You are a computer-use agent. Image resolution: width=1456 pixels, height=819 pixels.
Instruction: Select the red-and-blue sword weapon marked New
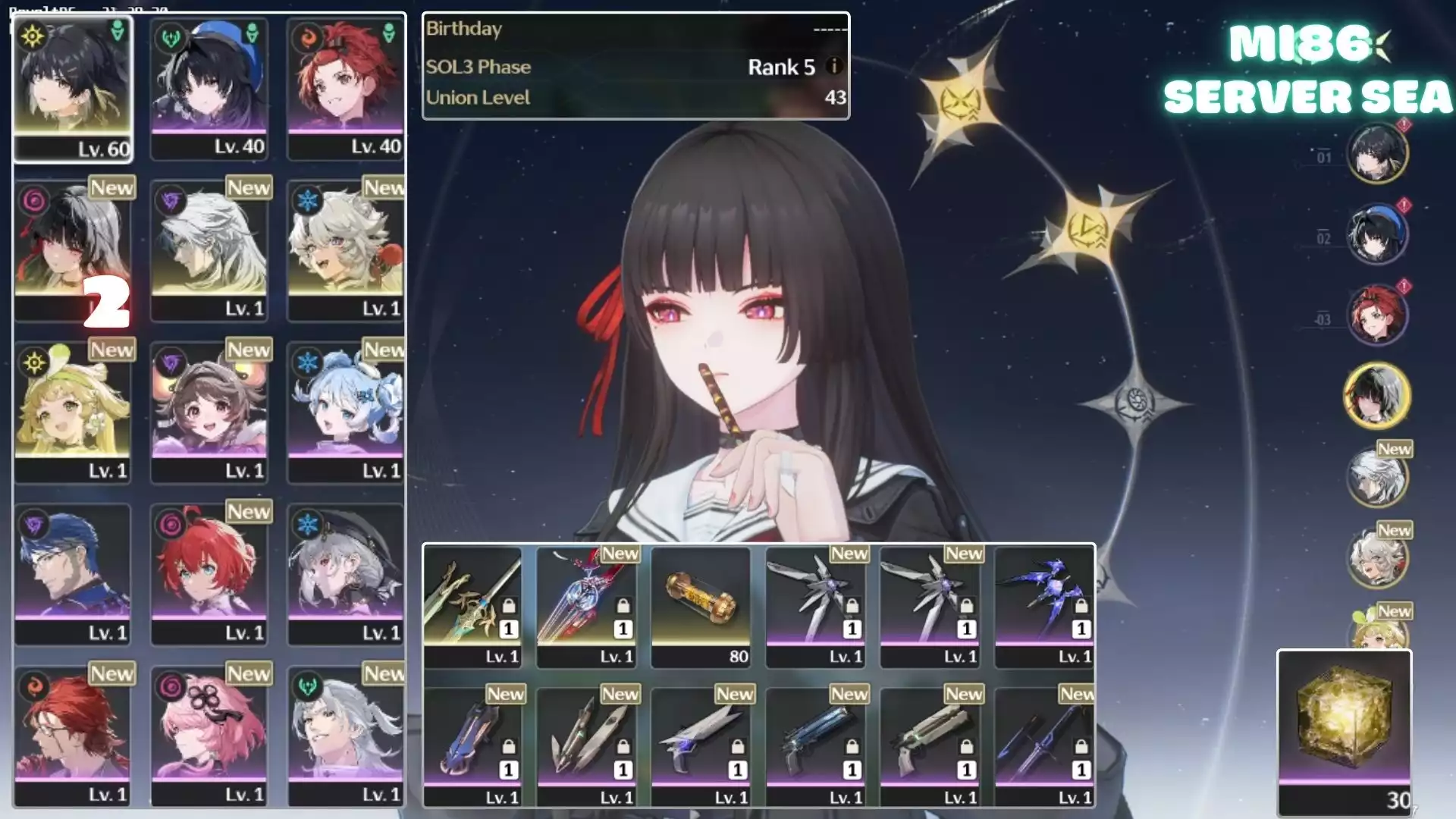(587, 607)
